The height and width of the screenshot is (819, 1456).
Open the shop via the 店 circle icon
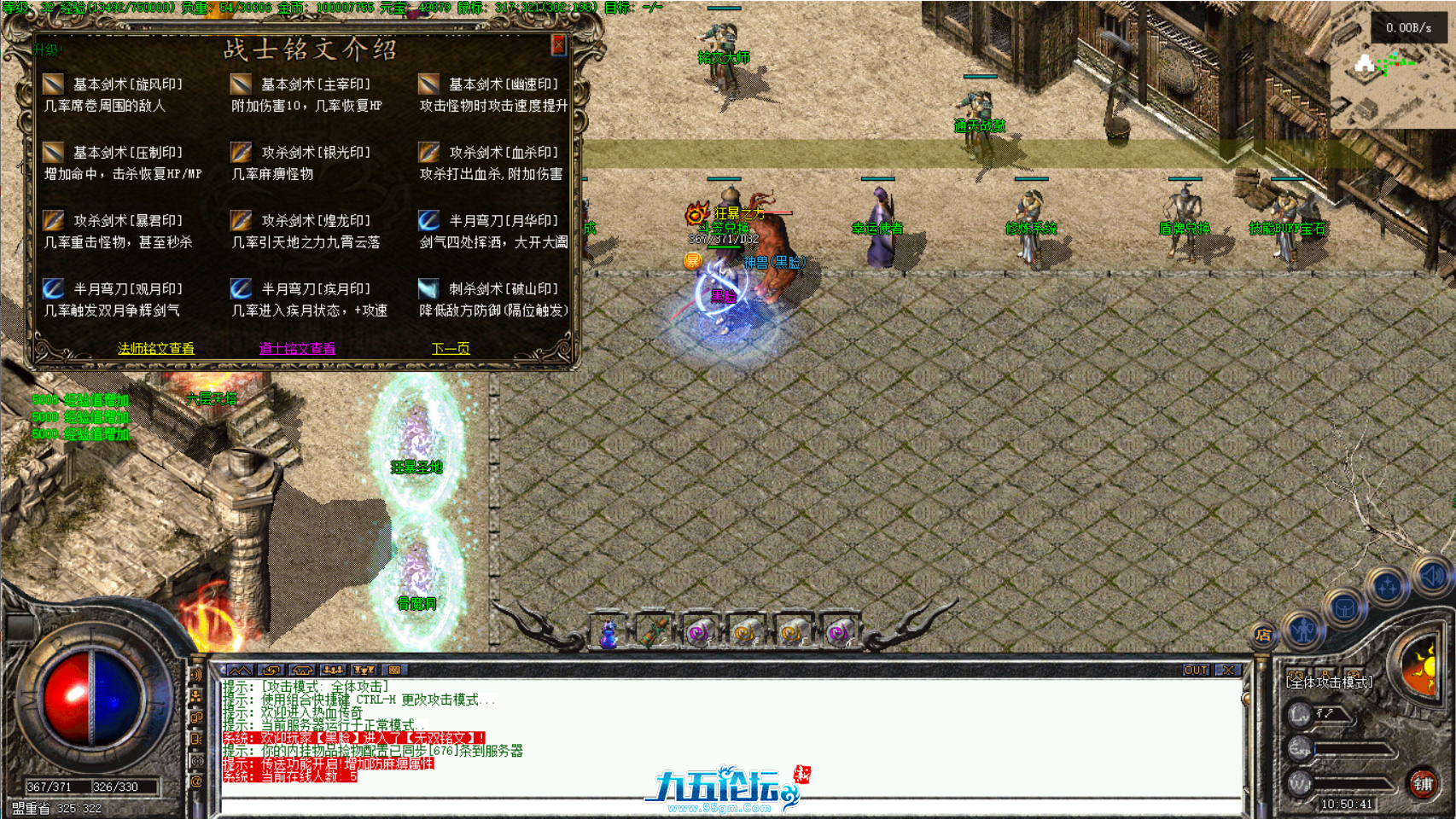tap(1265, 633)
